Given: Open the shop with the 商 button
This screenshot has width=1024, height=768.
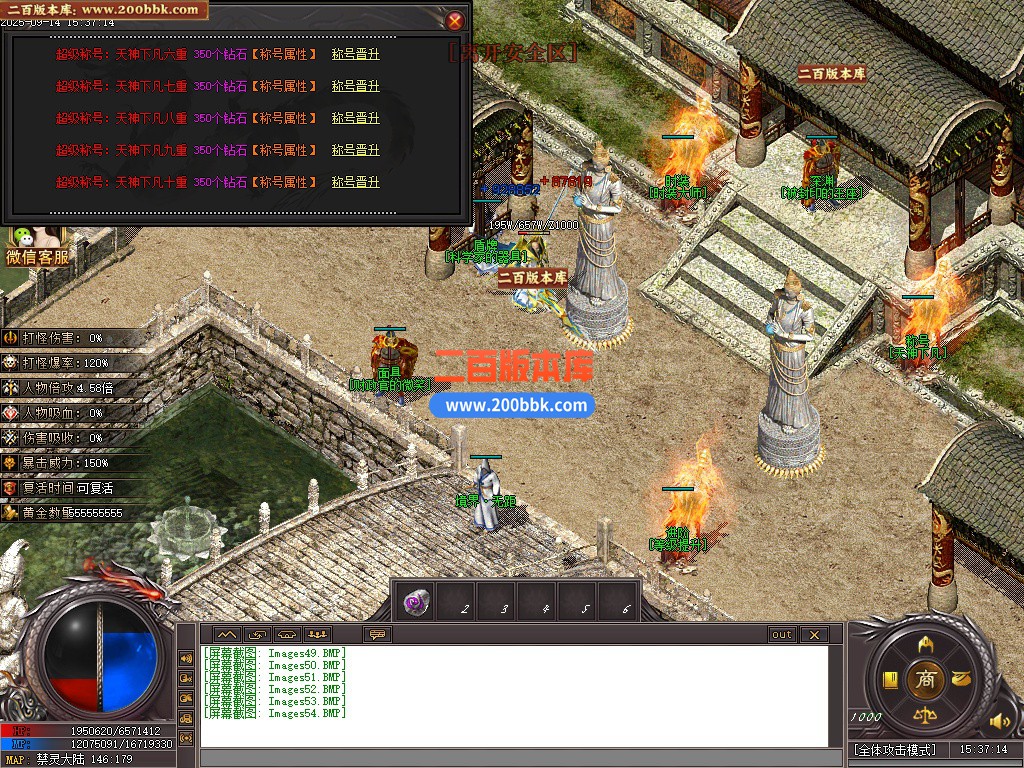Looking at the screenshot, I should [x=925, y=680].
